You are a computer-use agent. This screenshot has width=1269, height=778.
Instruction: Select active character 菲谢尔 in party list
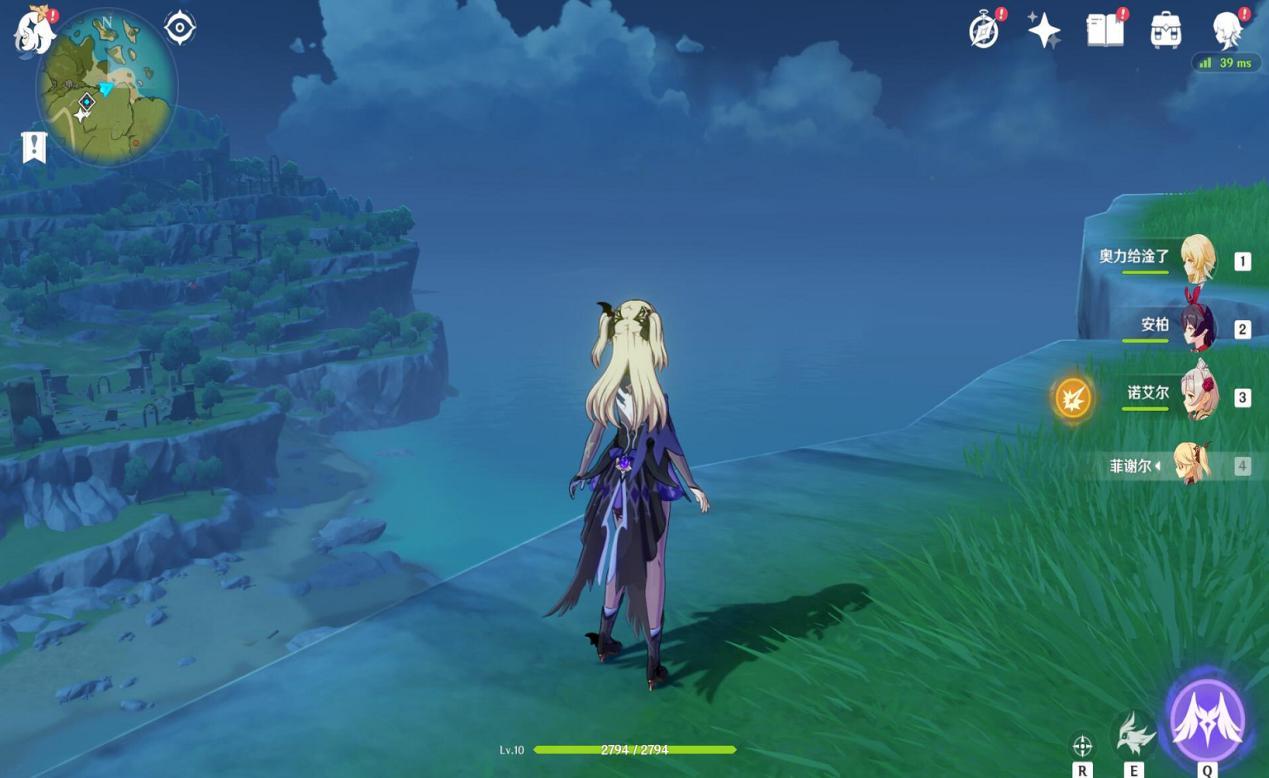point(1192,465)
